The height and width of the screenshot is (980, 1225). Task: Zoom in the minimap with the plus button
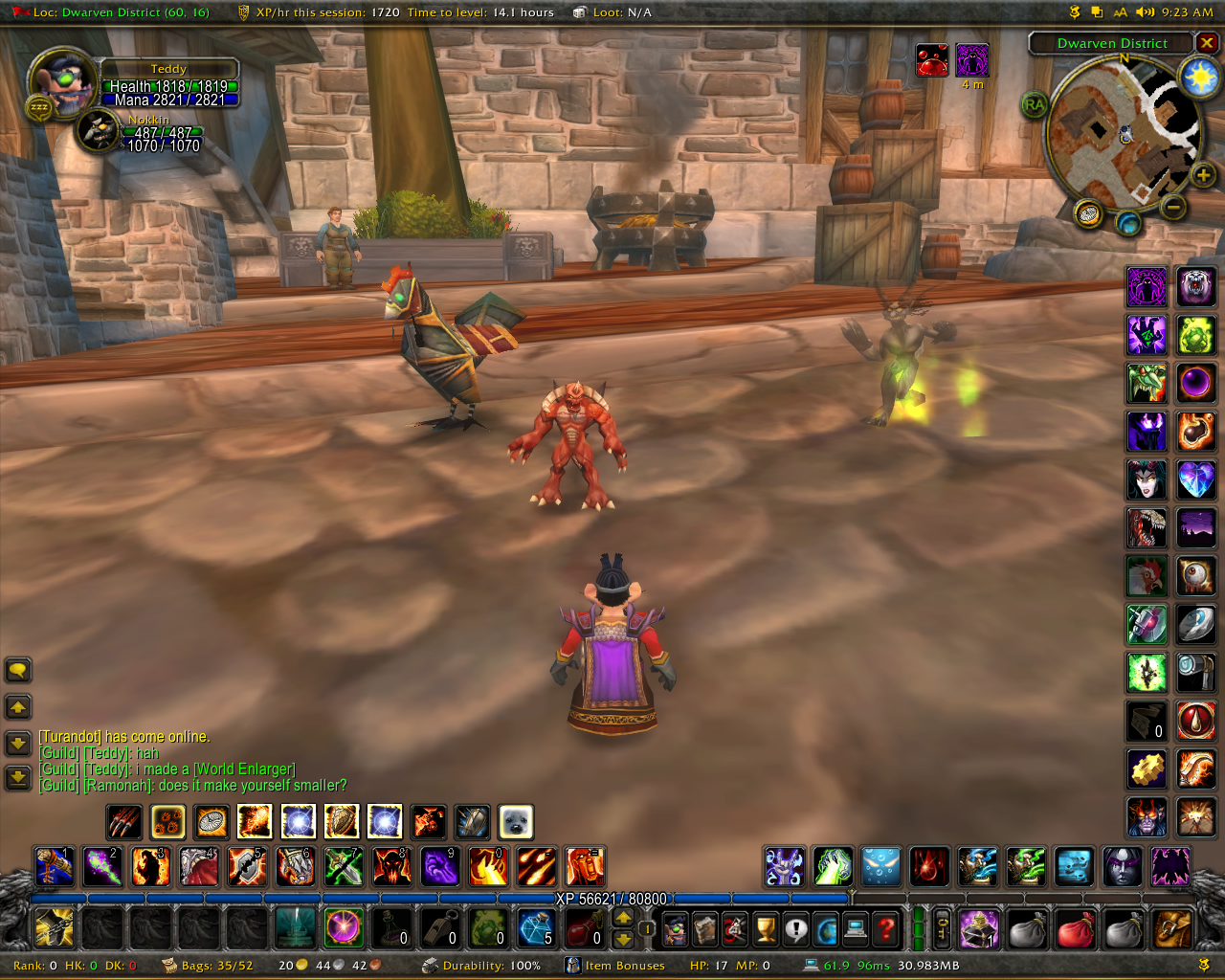point(1203,174)
